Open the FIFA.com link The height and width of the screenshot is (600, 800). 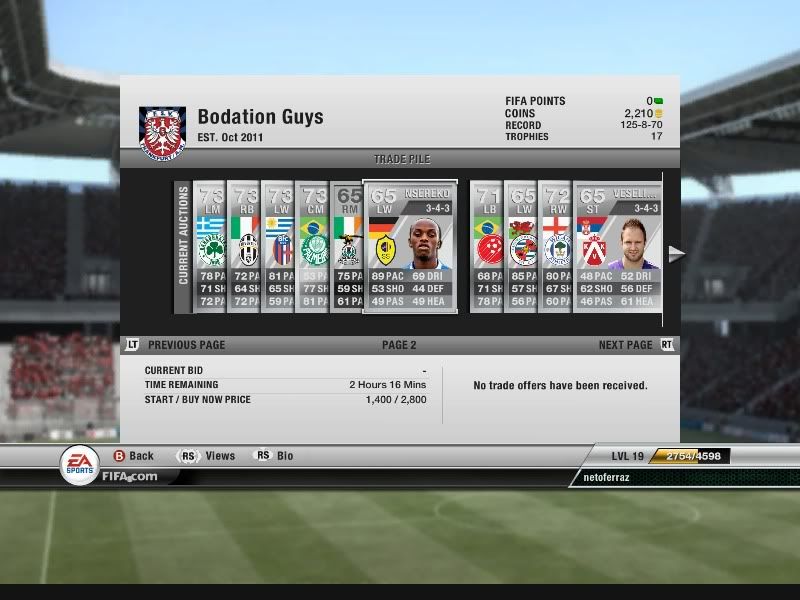pyautogui.click(x=129, y=477)
